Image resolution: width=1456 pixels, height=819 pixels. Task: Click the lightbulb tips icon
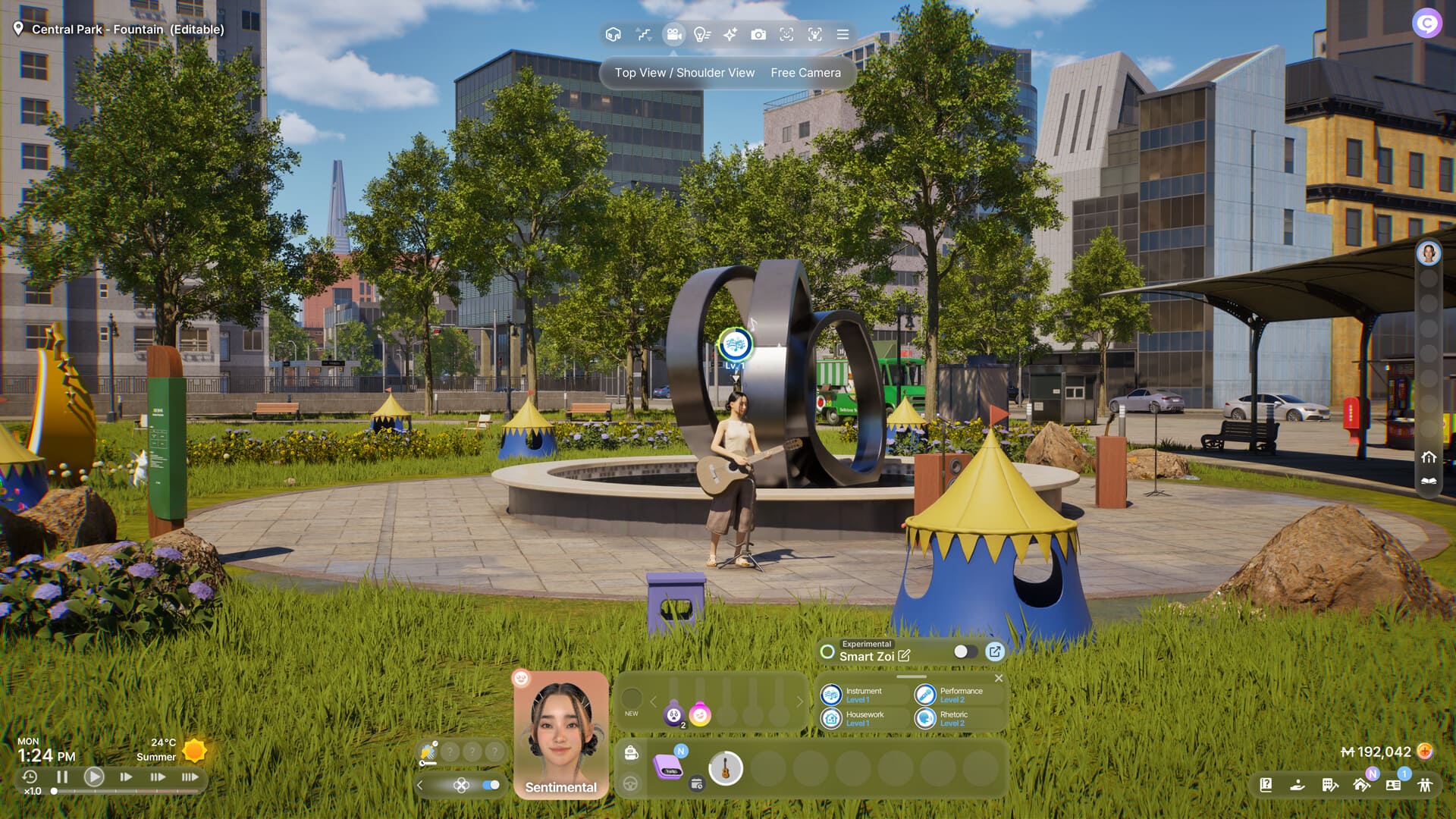coord(702,35)
